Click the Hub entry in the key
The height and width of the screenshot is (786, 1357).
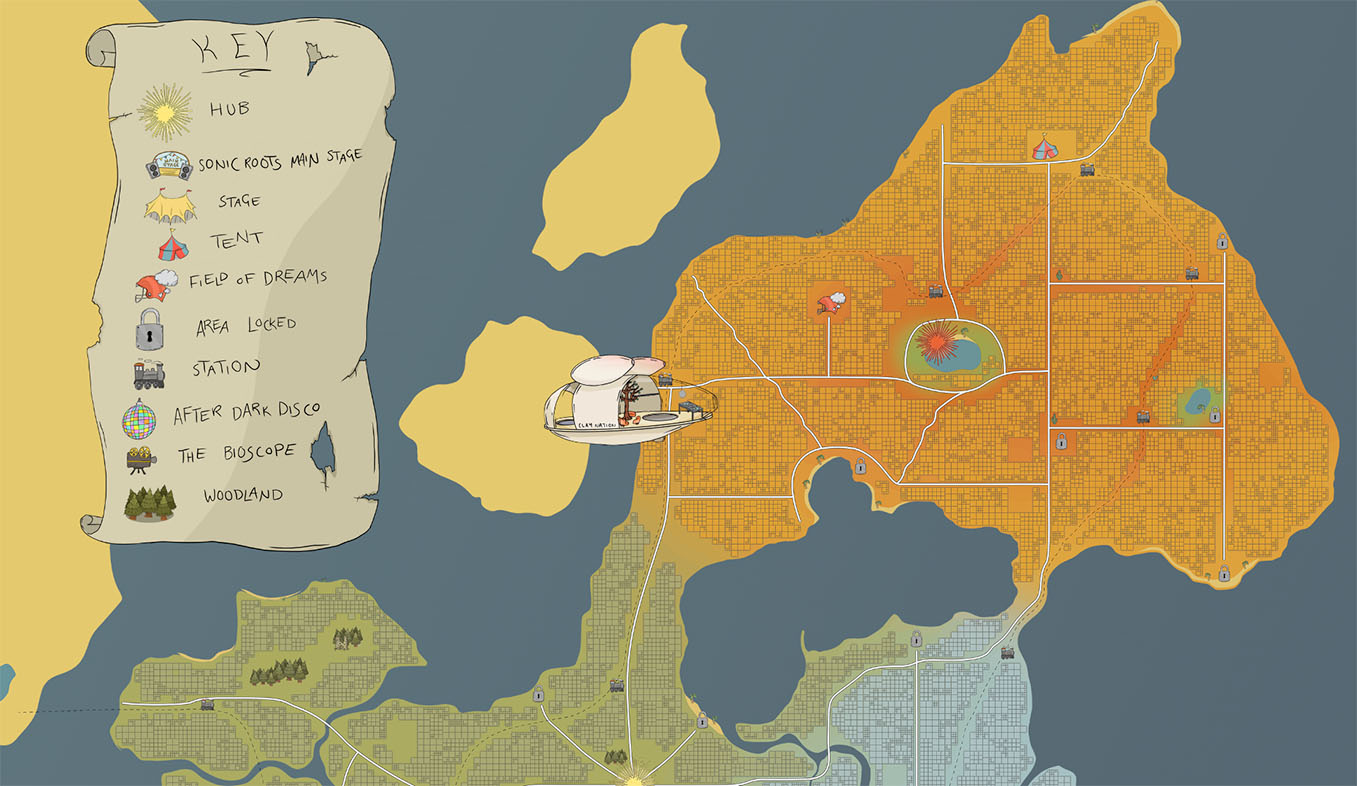229,109
